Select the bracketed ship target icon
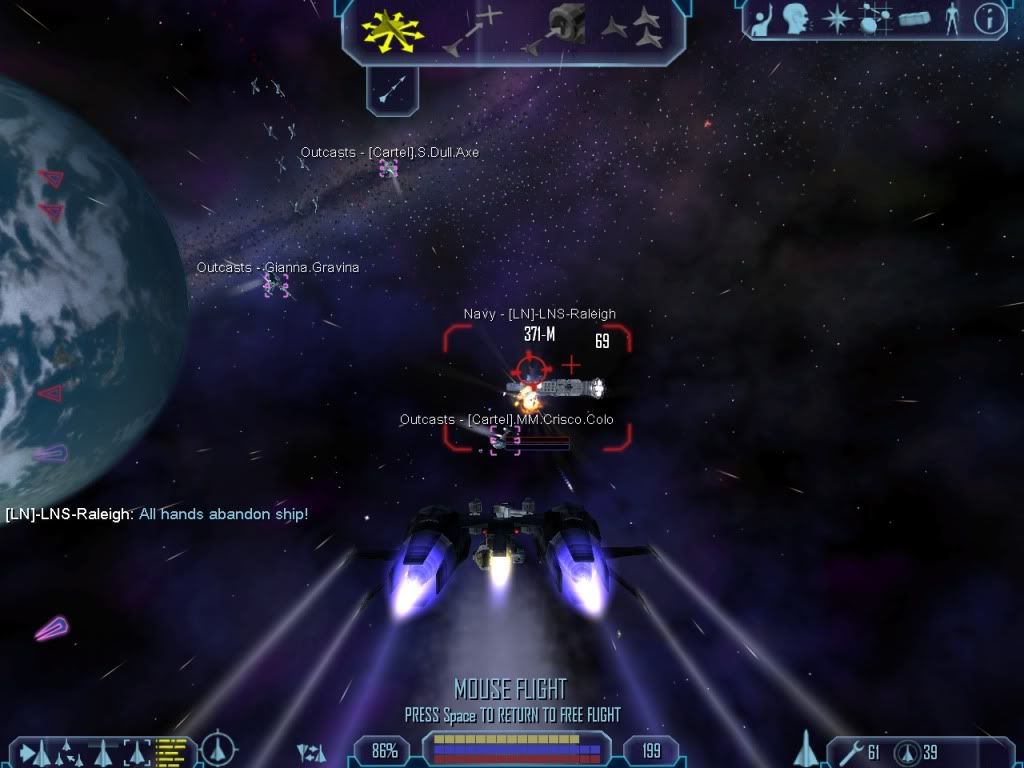Image resolution: width=1024 pixels, height=768 pixels. pyautogui.click(x=136, y=749)
